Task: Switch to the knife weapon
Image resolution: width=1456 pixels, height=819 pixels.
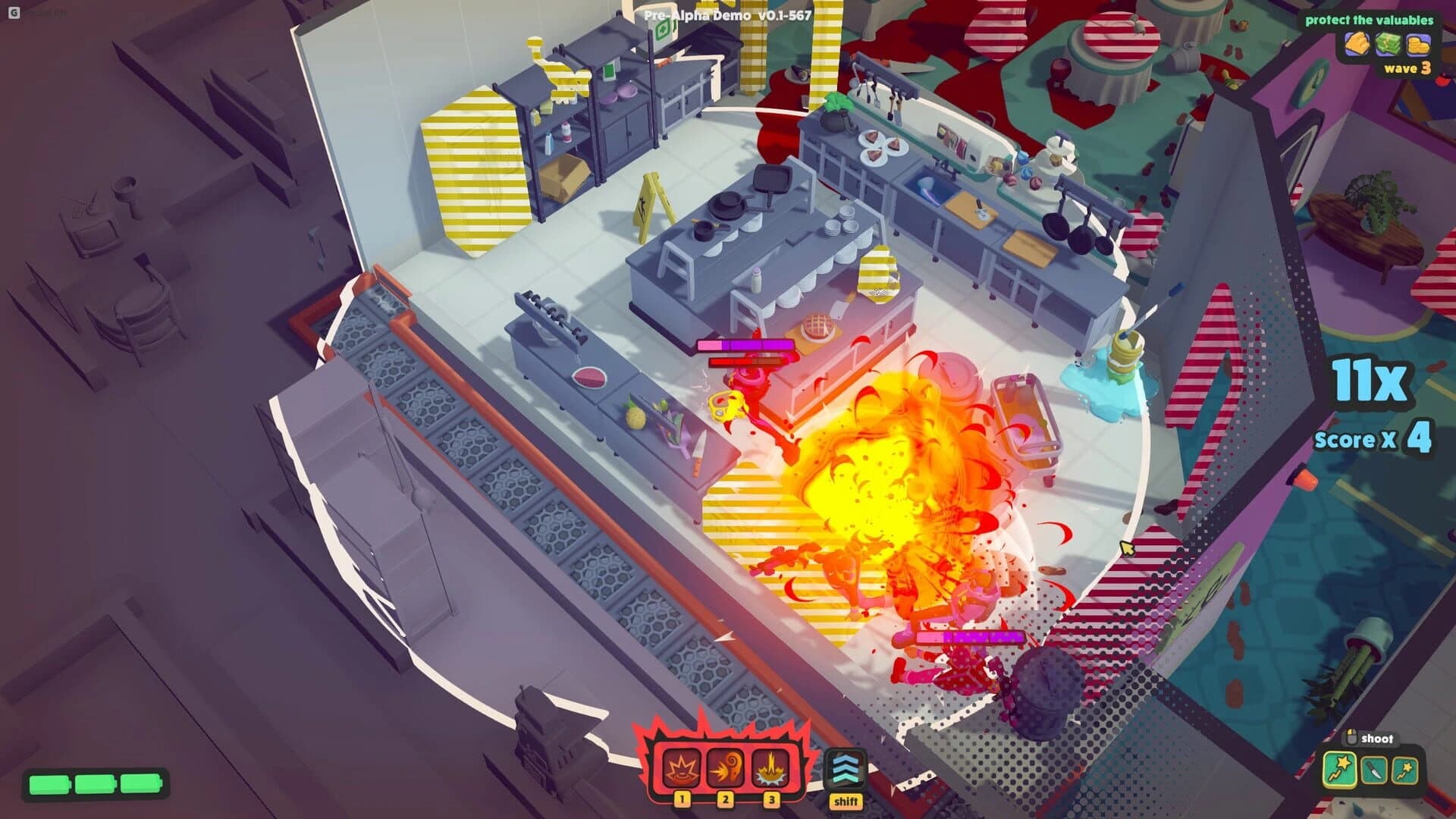Action: click(x=1374, y=770)
